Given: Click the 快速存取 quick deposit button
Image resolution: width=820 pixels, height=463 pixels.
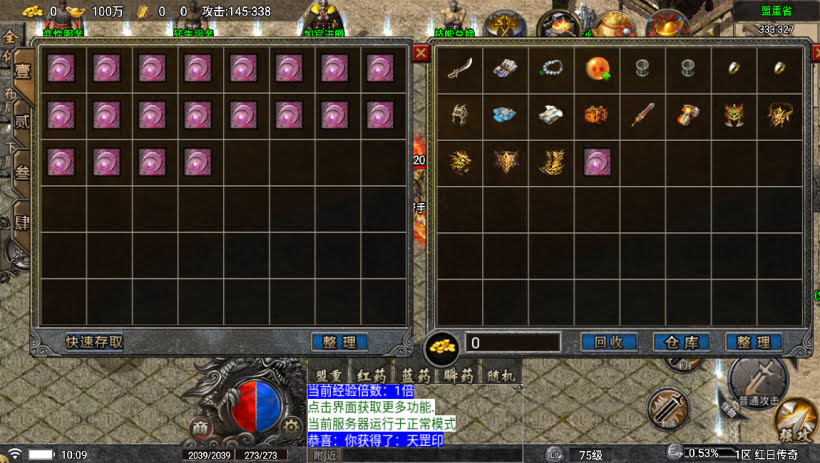Looking at the screenshot, I should point(95,342).
